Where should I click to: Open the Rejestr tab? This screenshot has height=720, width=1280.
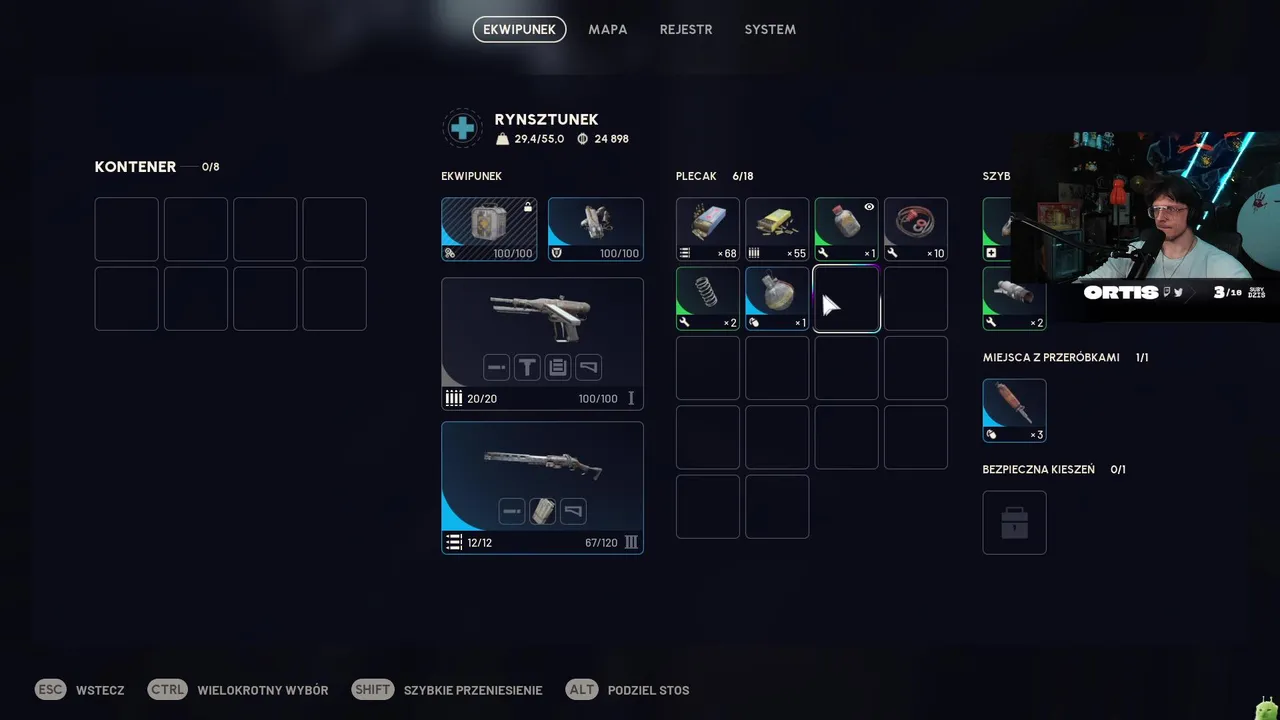(x=686, y=30)
